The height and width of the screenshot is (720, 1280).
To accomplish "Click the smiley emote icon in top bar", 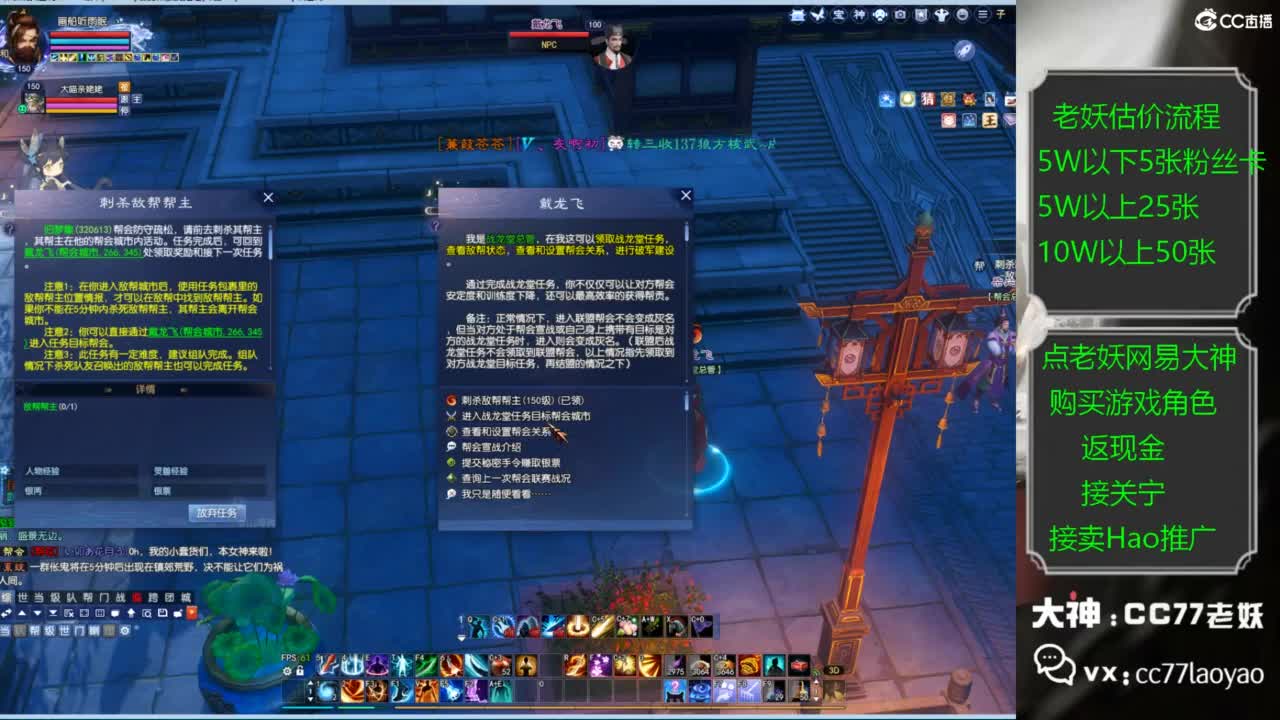I will [x=963, y=16].
